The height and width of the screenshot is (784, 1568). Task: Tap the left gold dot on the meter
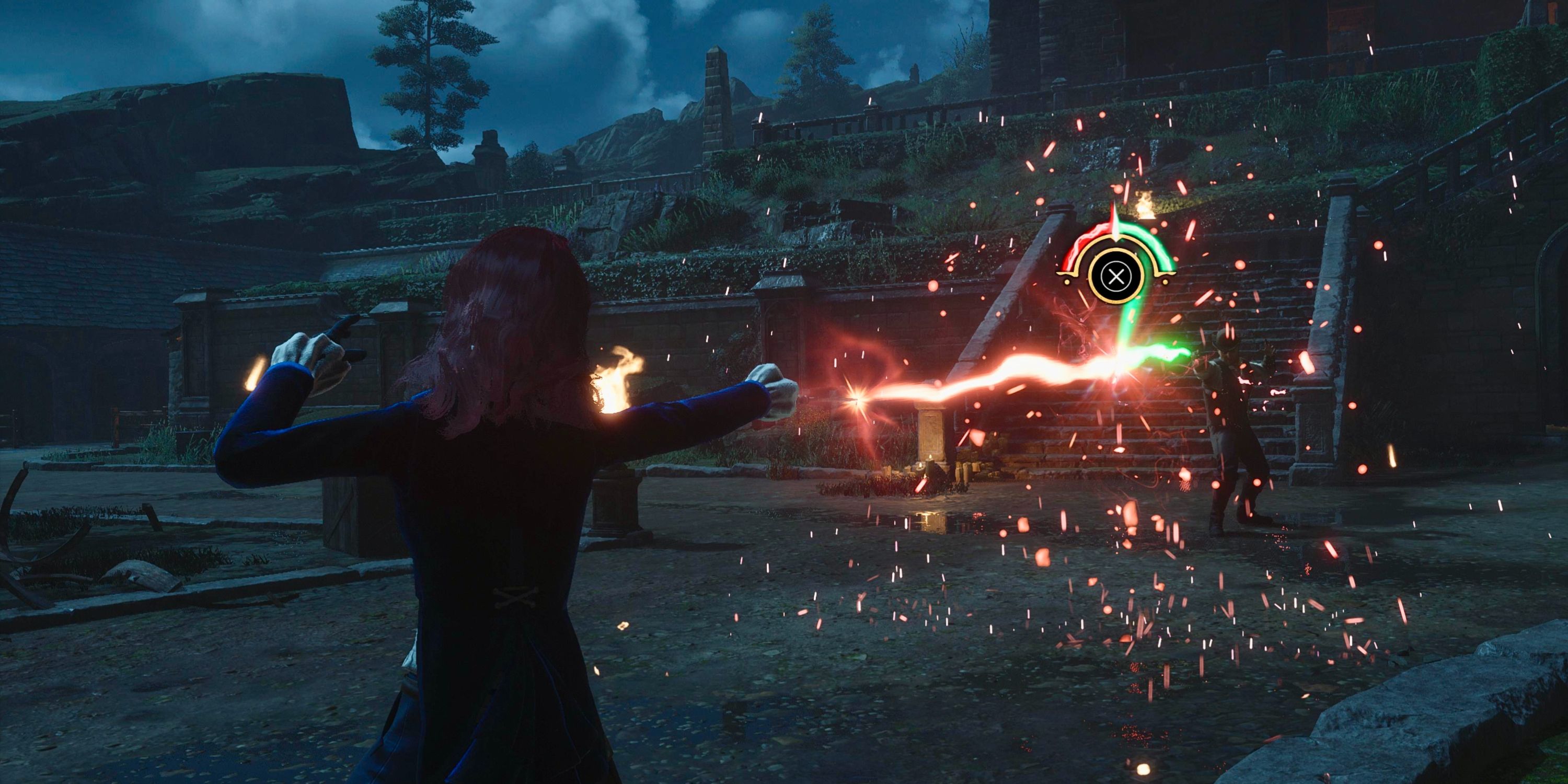[x=1067, y=282]
